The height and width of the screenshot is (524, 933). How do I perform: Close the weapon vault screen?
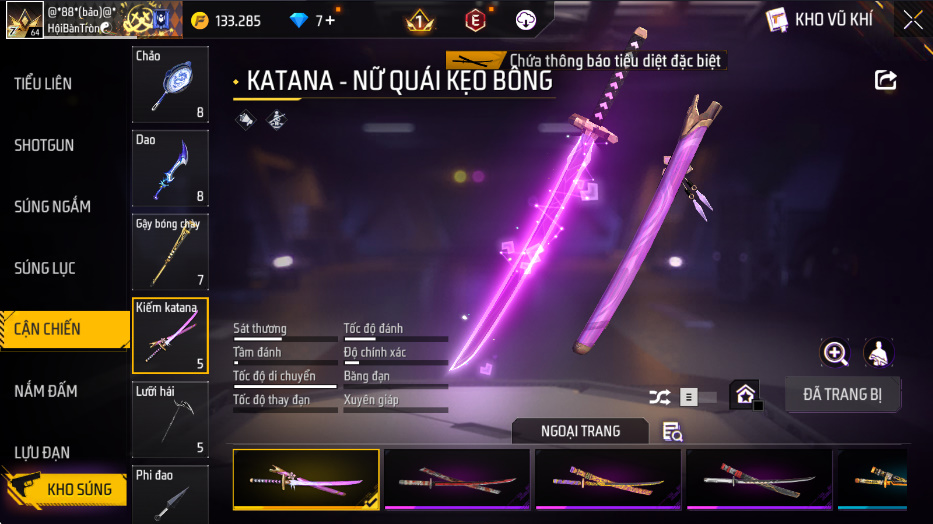point(912,20)
